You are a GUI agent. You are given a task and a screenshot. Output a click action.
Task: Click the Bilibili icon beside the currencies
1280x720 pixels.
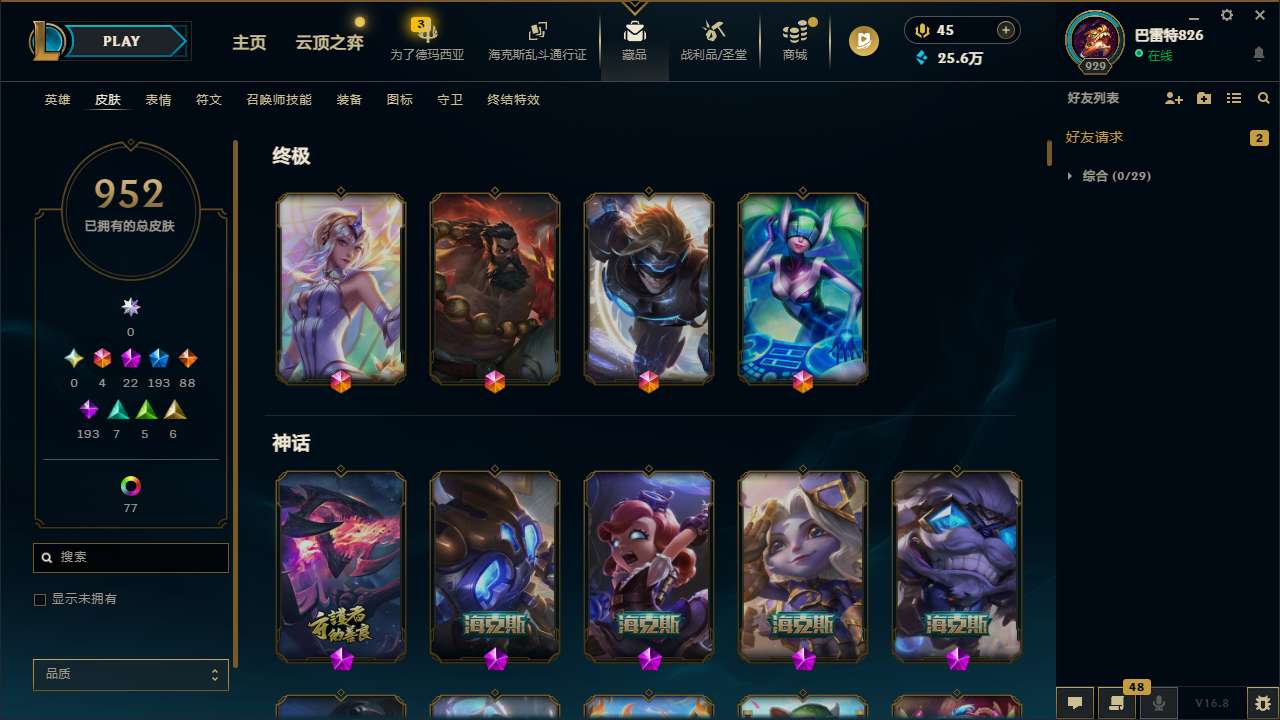coord(862,41)
